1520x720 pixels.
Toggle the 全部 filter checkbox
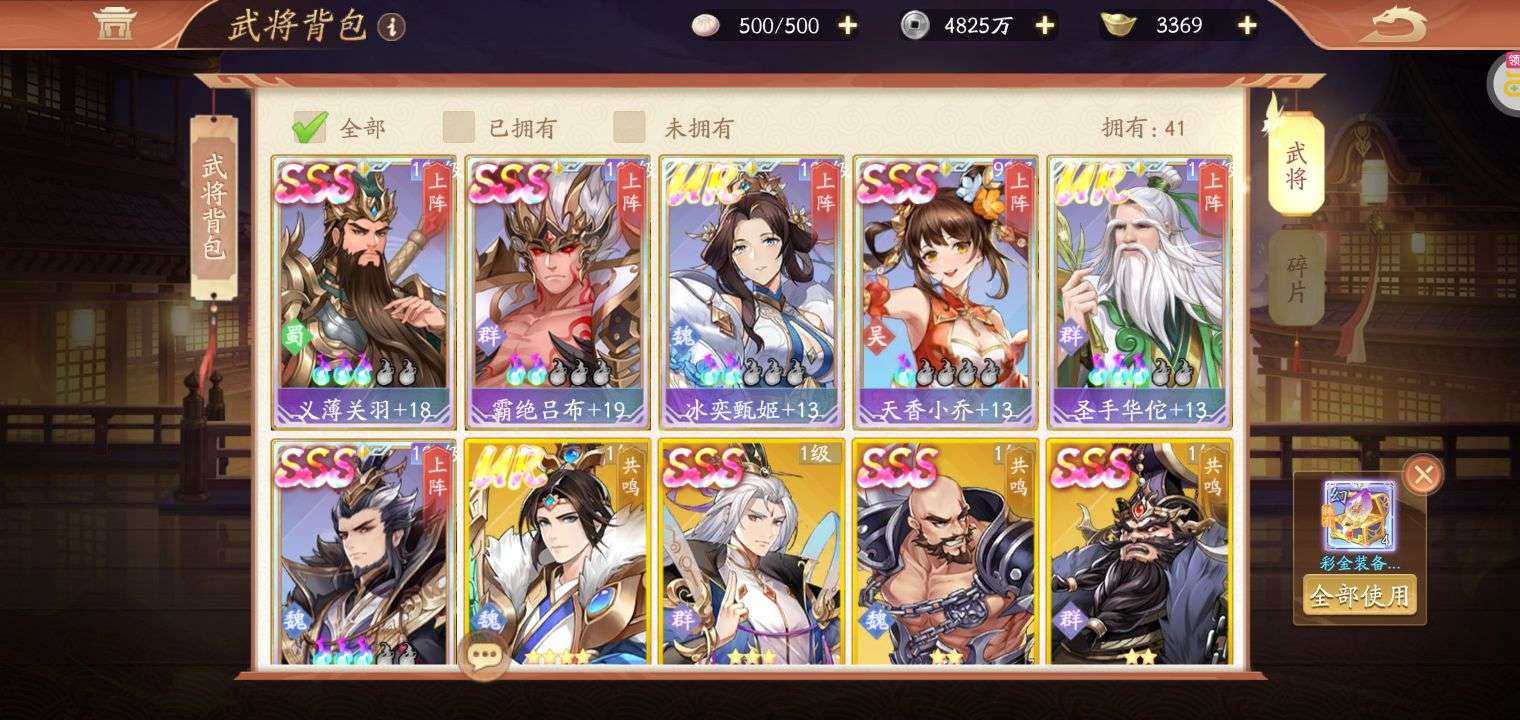point(309,127)
